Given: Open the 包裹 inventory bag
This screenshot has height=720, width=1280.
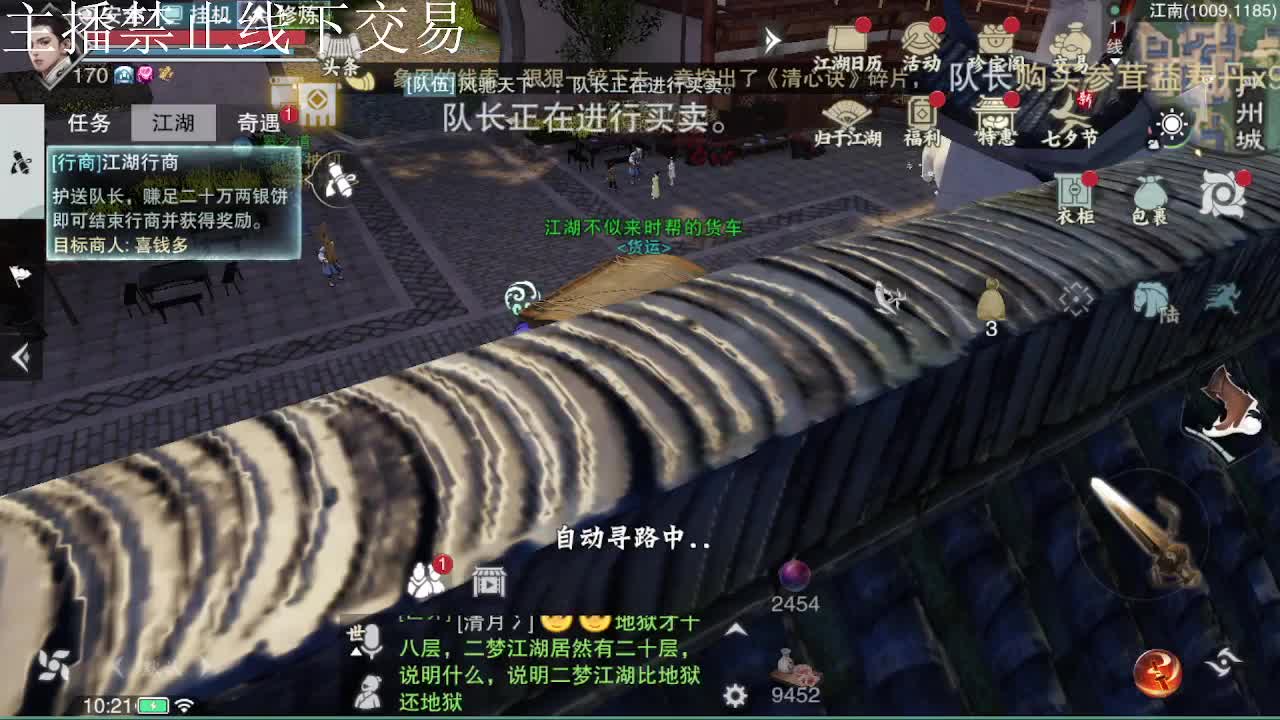Looking at the screenshot, I should tap(1150, 193).
